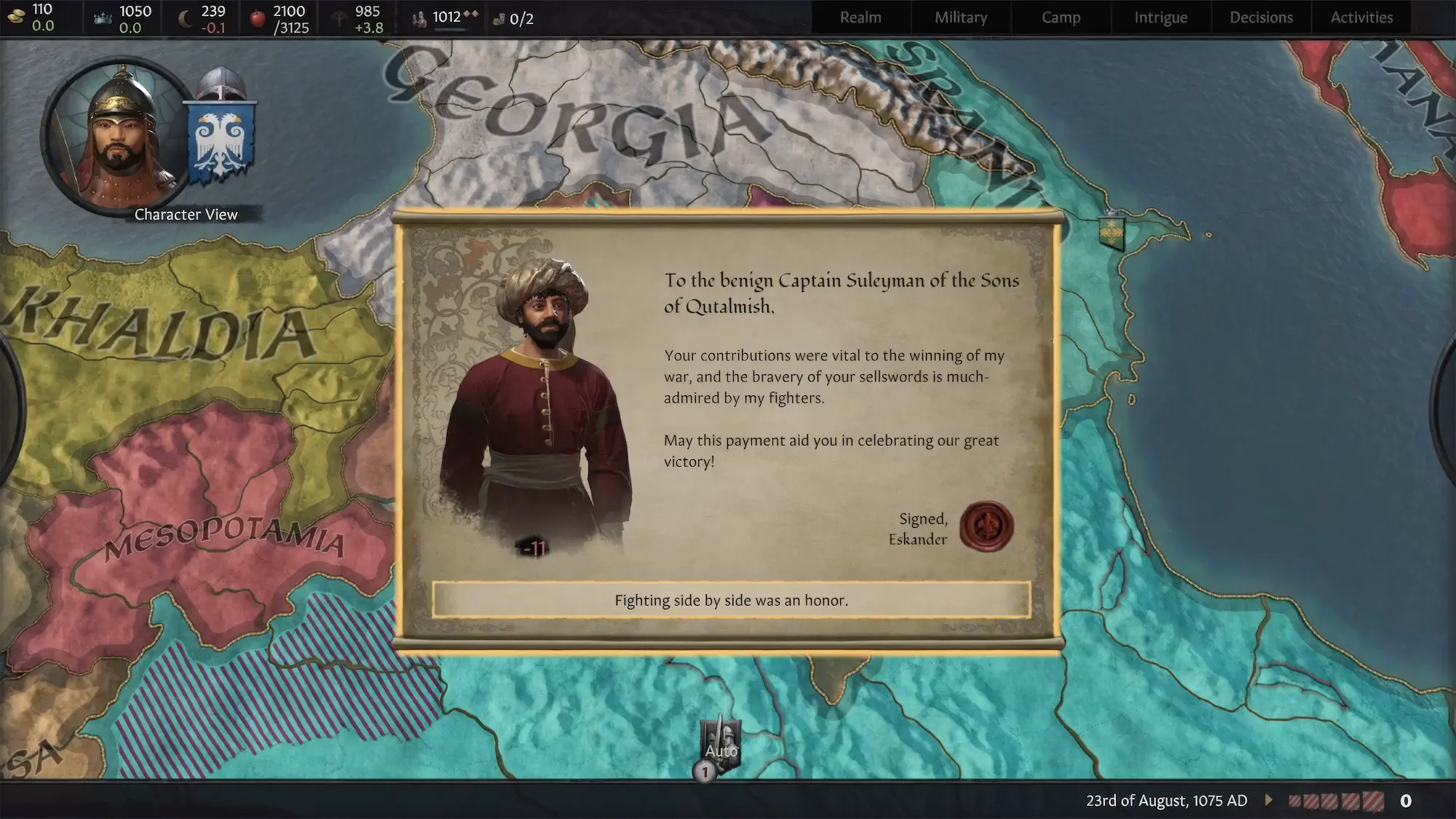
Task: Click the white double-headed eagle banner
Action: [222, 142]
